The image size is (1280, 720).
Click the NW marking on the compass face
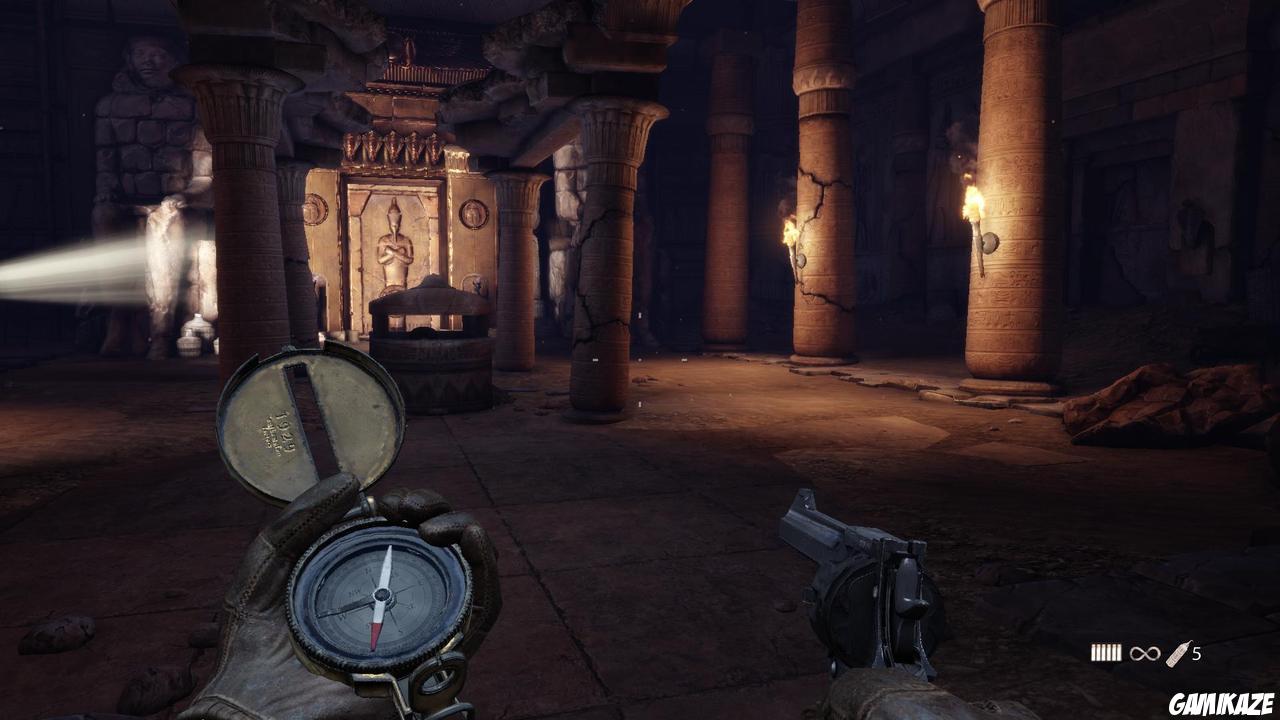tap(356, 590)
